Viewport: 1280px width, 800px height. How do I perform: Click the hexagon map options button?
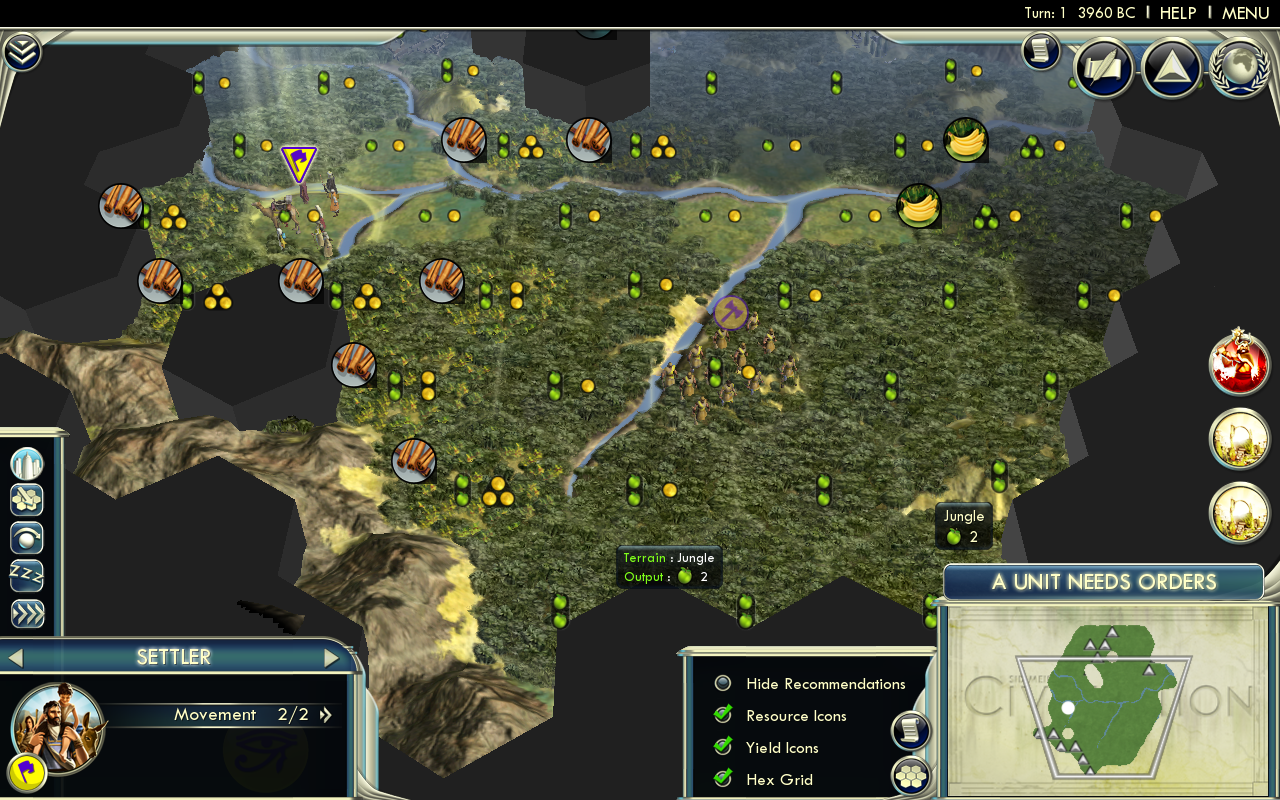[910, 776]
